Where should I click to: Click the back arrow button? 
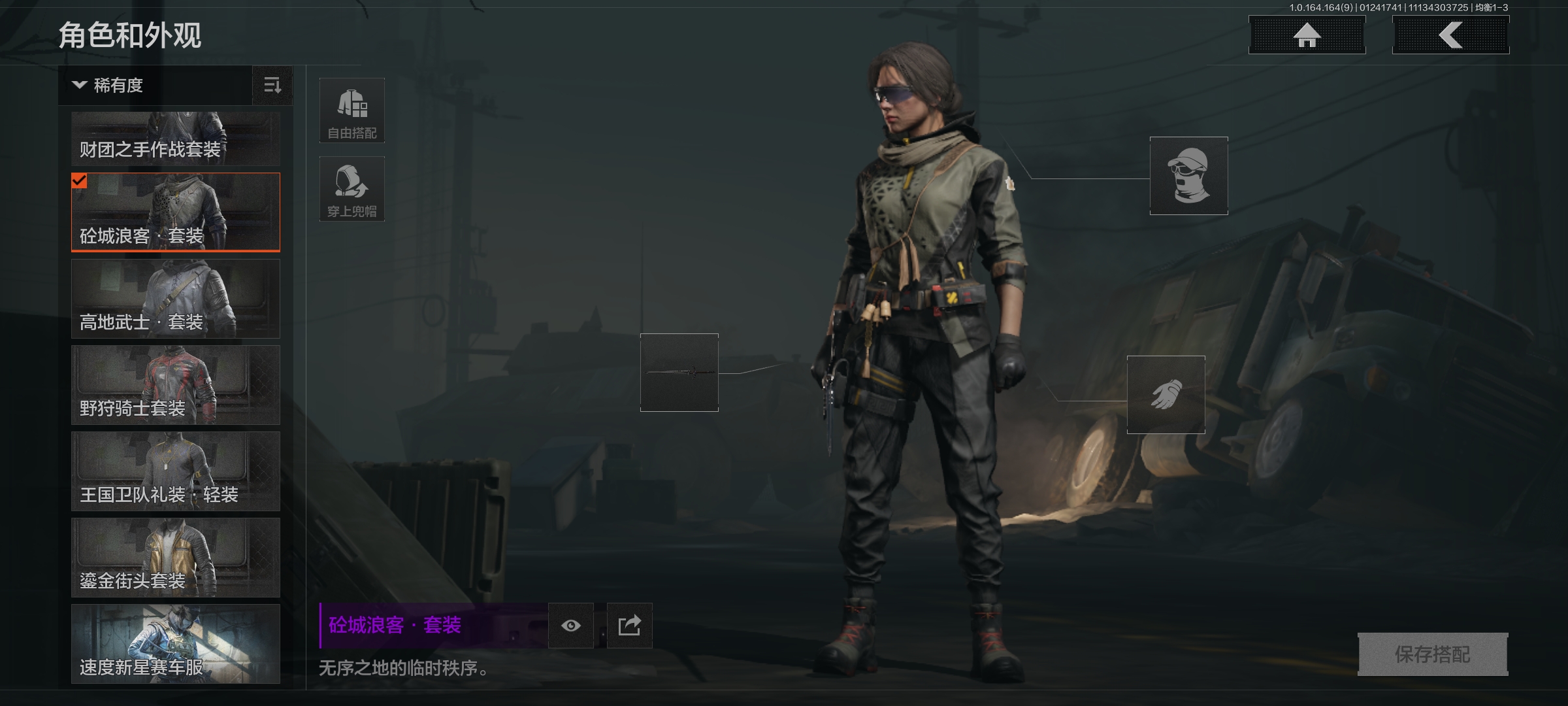[1450, 35]
